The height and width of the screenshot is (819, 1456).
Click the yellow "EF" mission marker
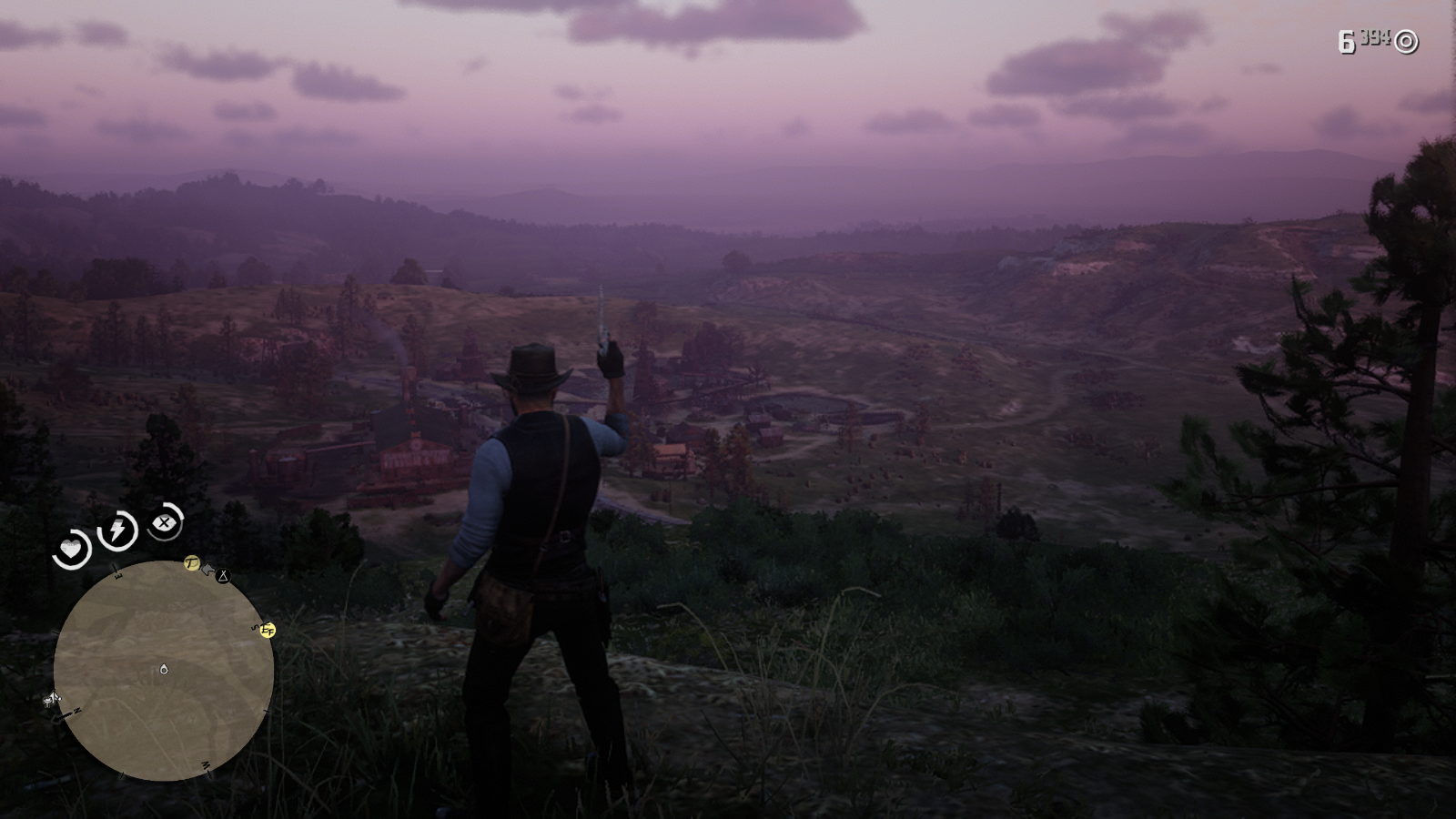click(x=267, y=630)
